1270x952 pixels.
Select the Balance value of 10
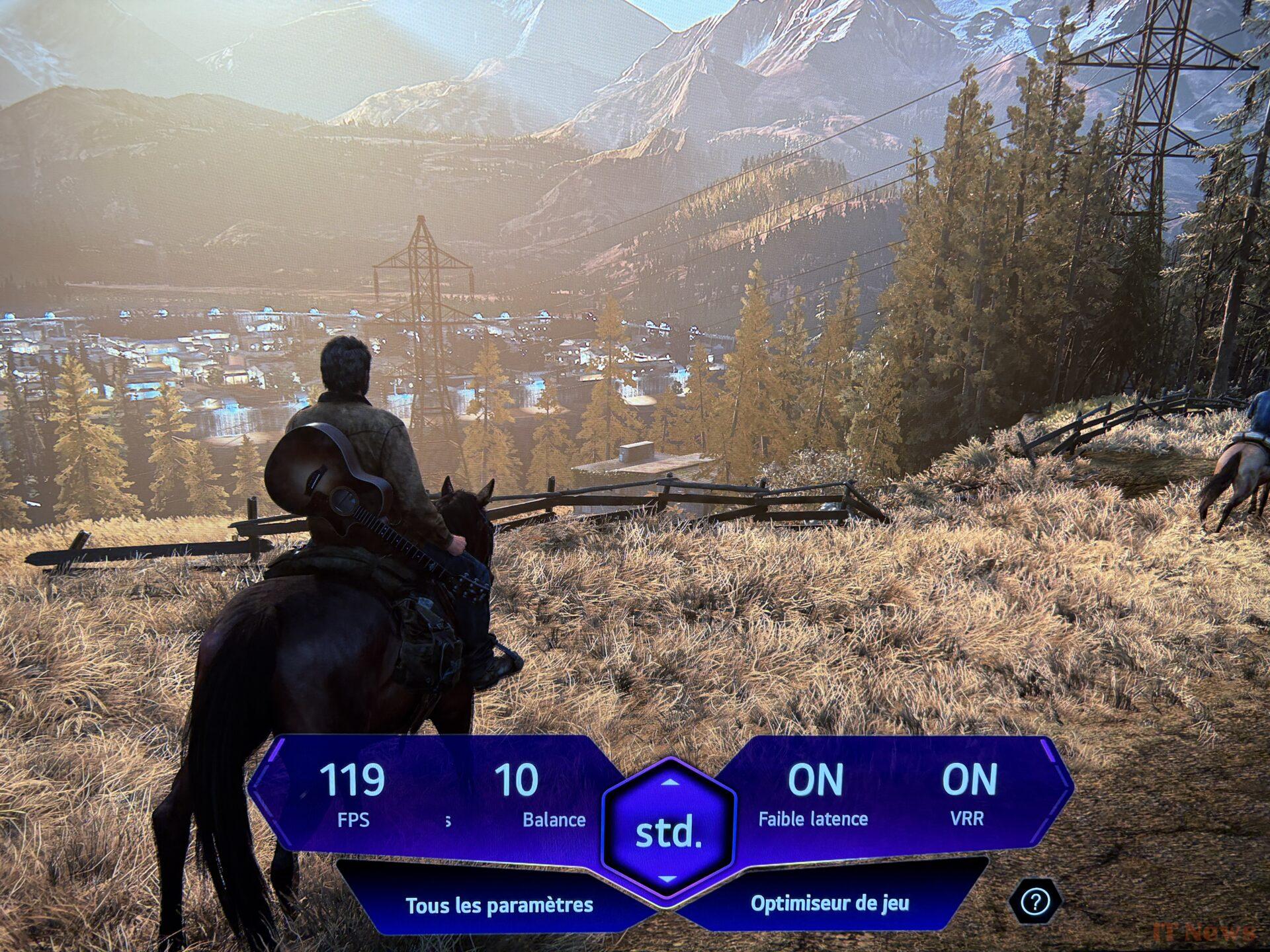[517, 793]
